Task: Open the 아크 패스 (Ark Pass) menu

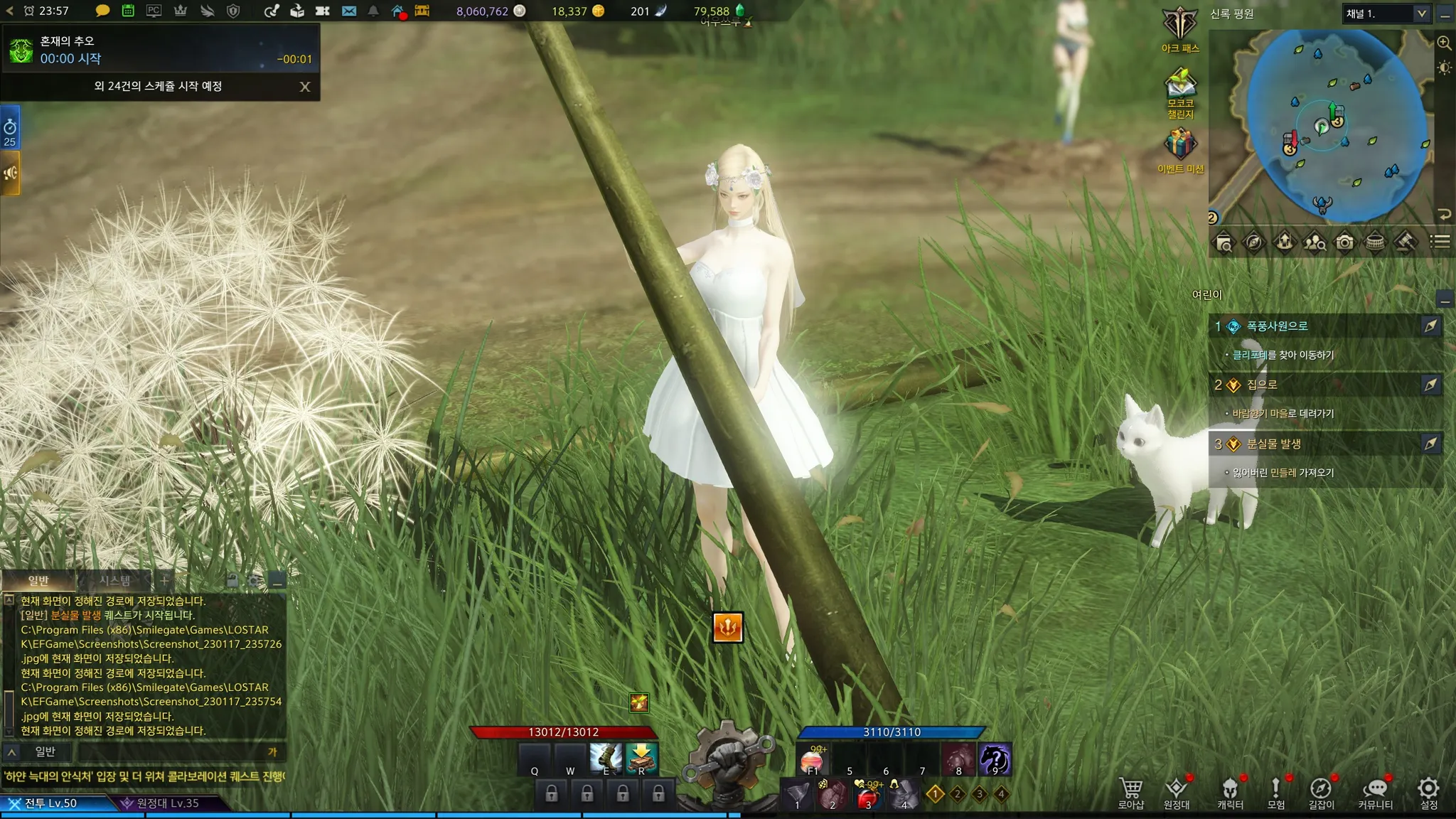Action: click(x=1180, y=29)
